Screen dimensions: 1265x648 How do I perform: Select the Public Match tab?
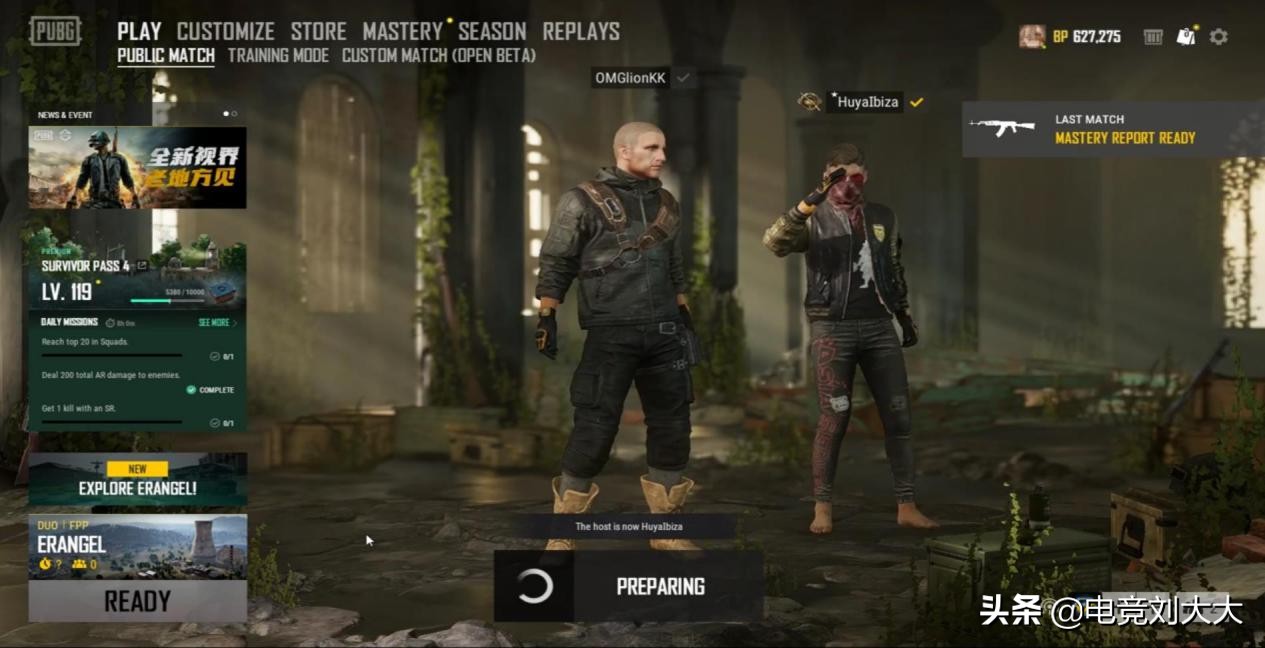166,56
